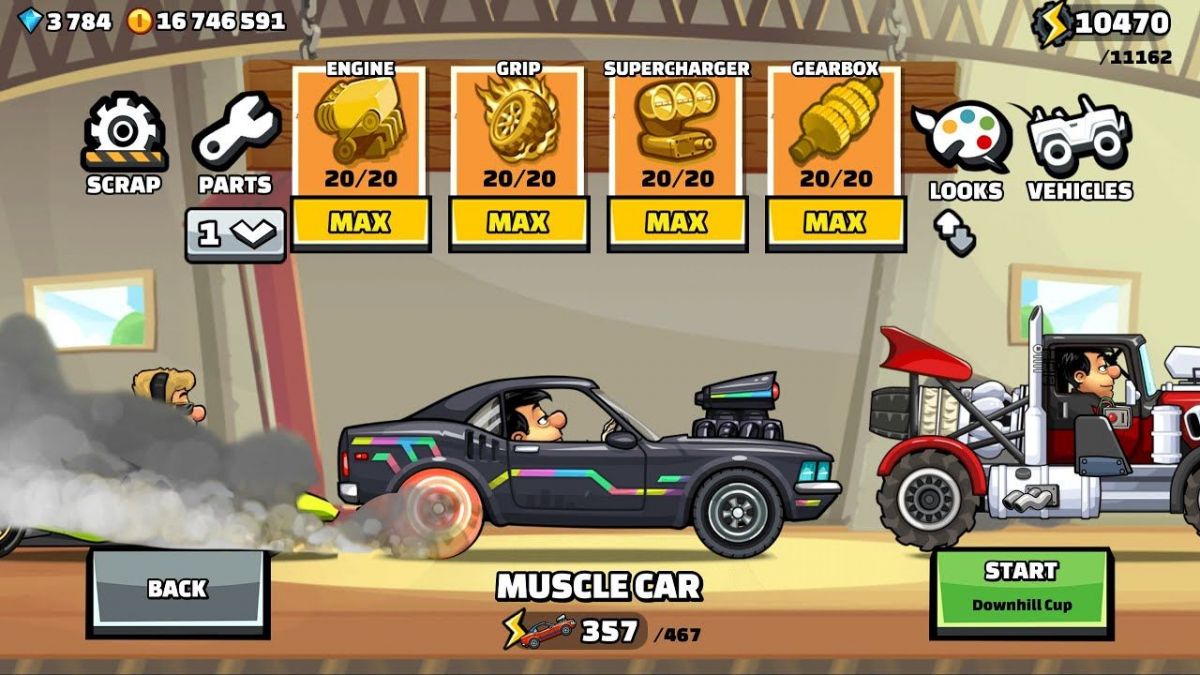Open the Vehicles selection
This screenshot has height=675, width=1200.
[1080, 145]
